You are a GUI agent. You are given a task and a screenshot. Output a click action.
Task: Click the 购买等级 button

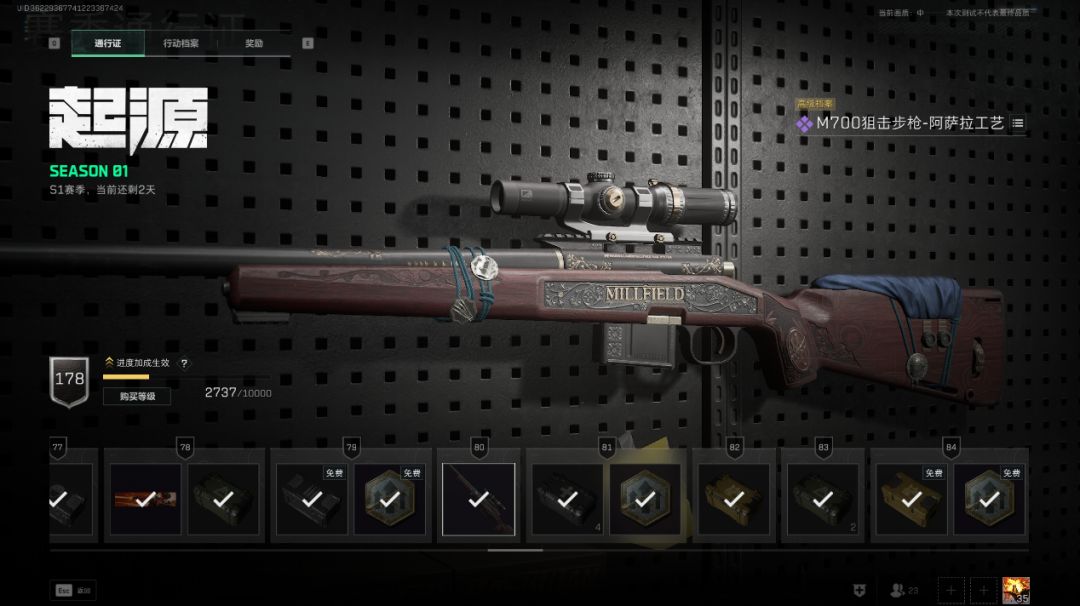pos(137,396)
